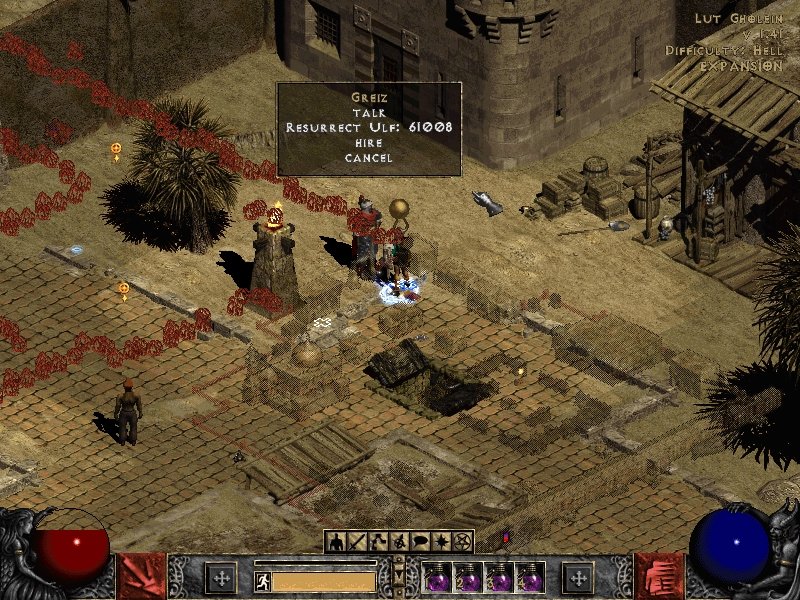800x600 pixels.
Task: Show the skill tree icon panel
Action: click(378, 541)
